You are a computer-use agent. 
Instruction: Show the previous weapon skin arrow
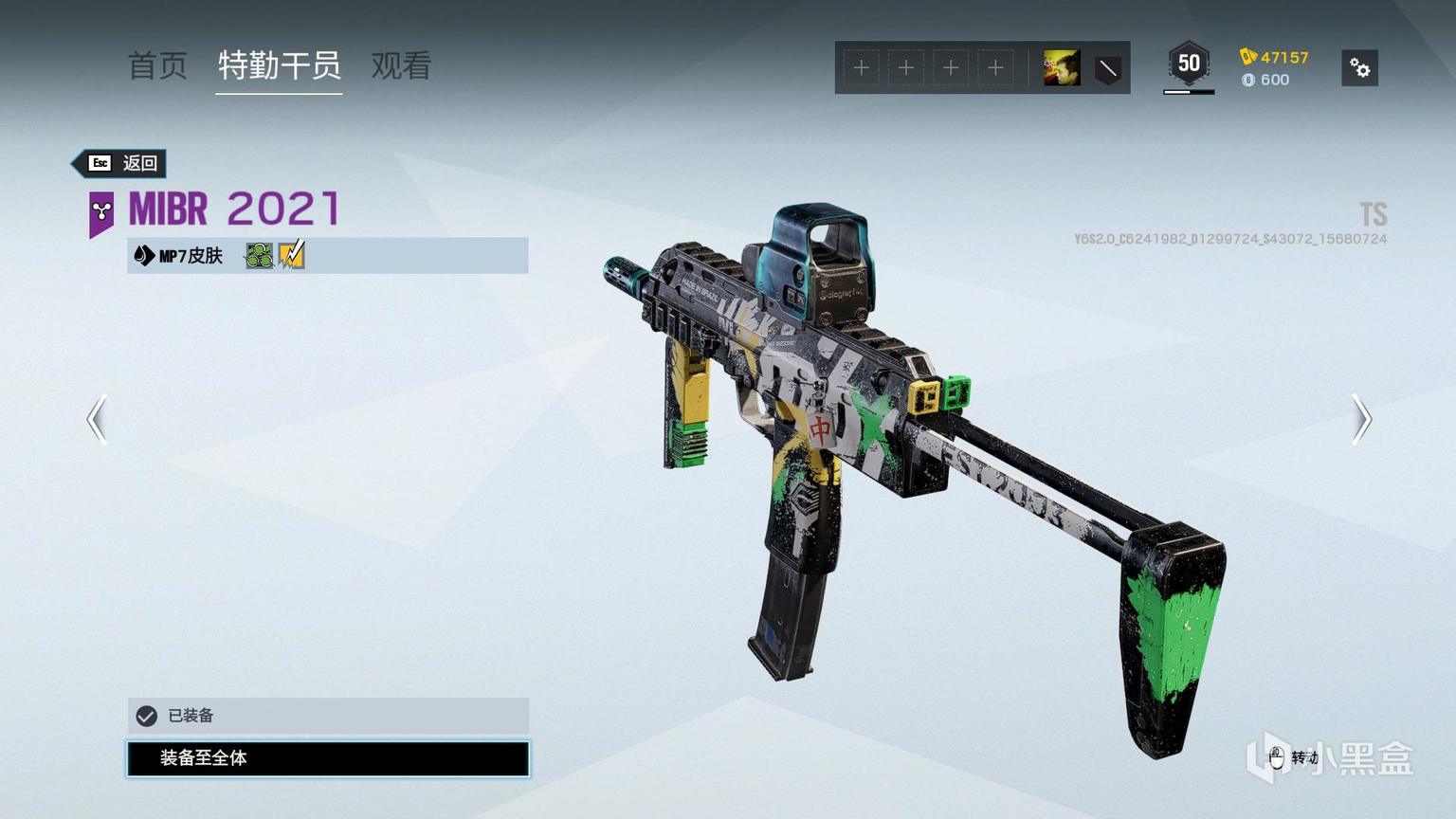tap(97, 419)
